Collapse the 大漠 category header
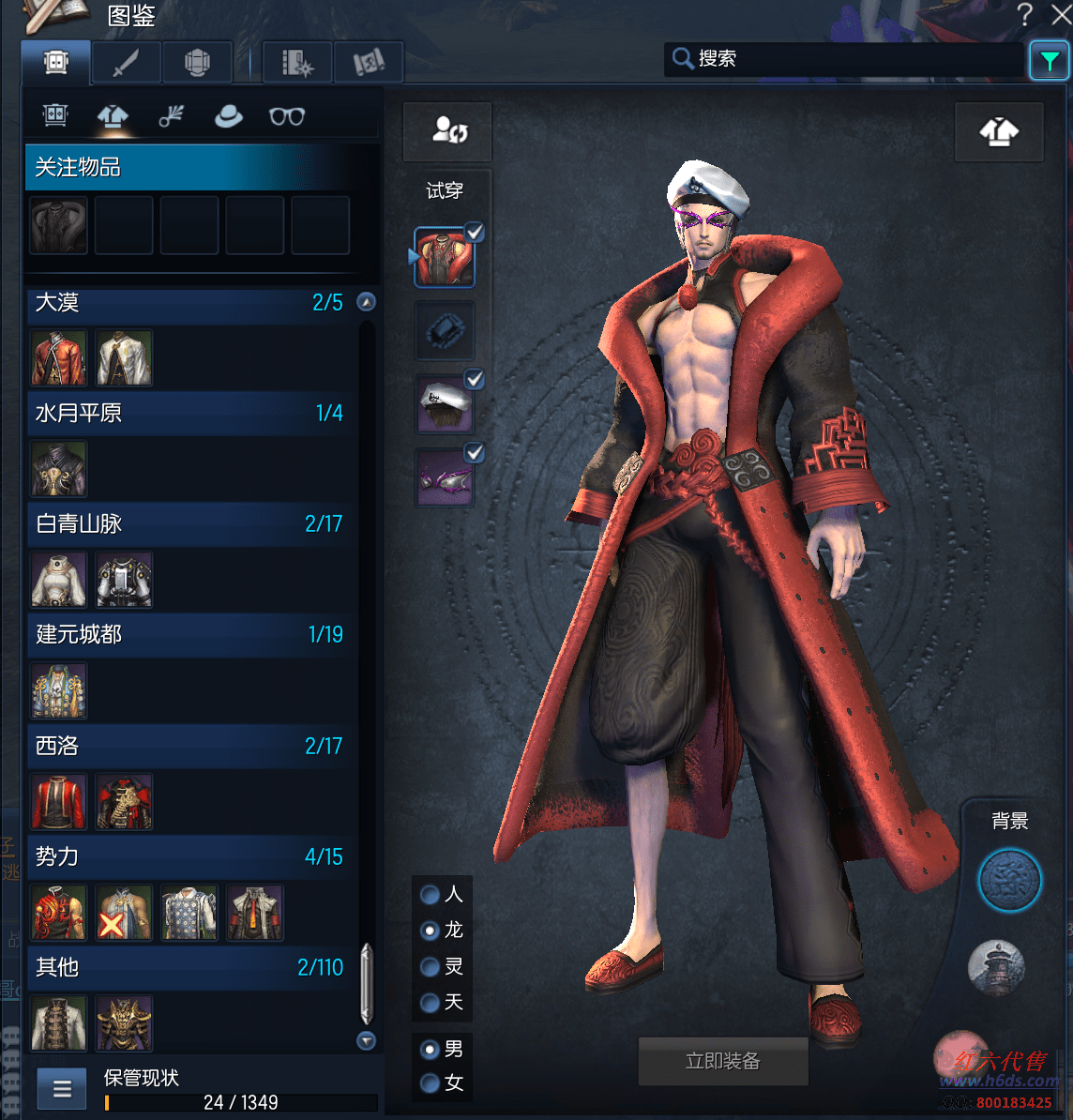 367,302
